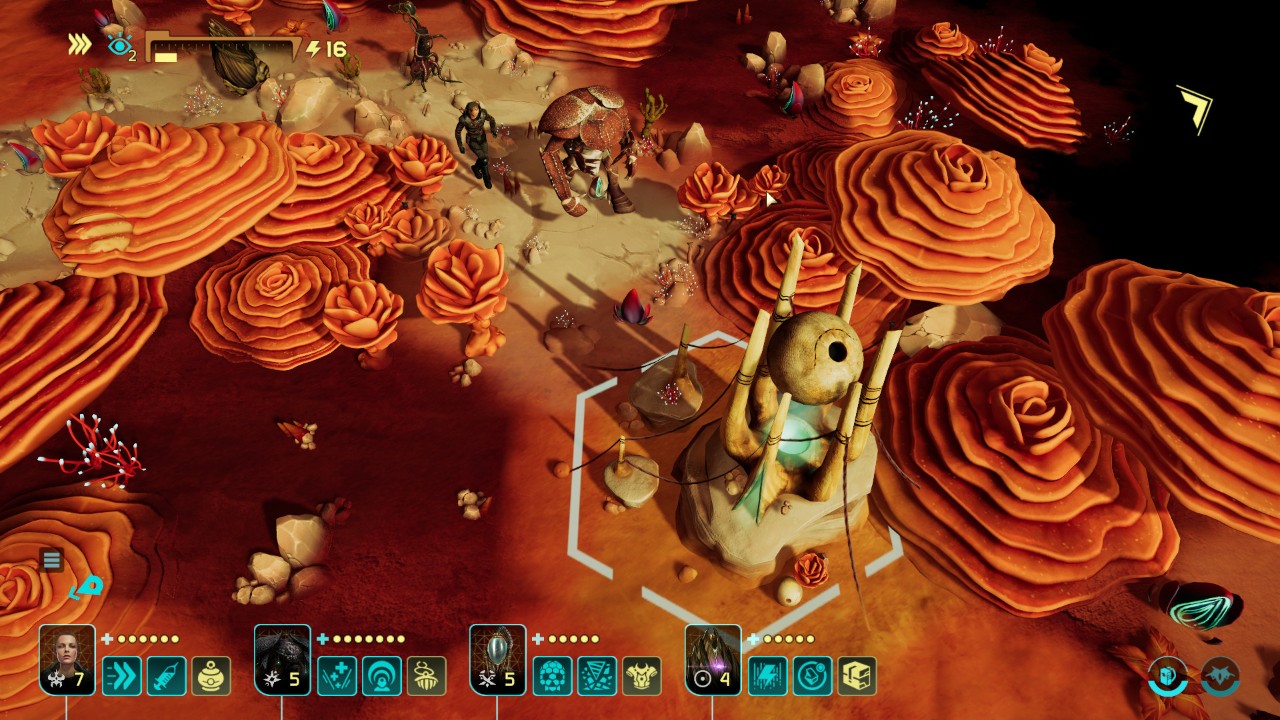
Task: Use the syringe ability
Action: coord(166,676)
